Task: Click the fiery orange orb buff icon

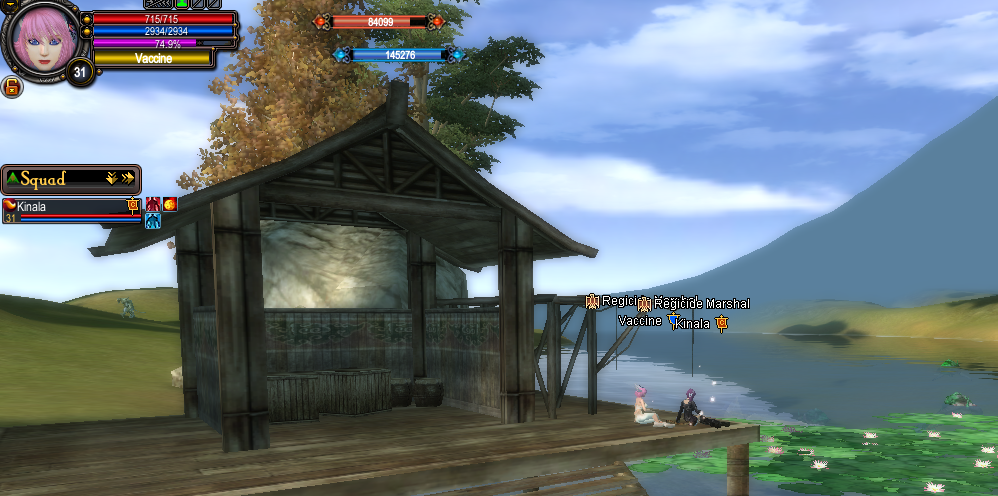Action: tap(170, 205)
